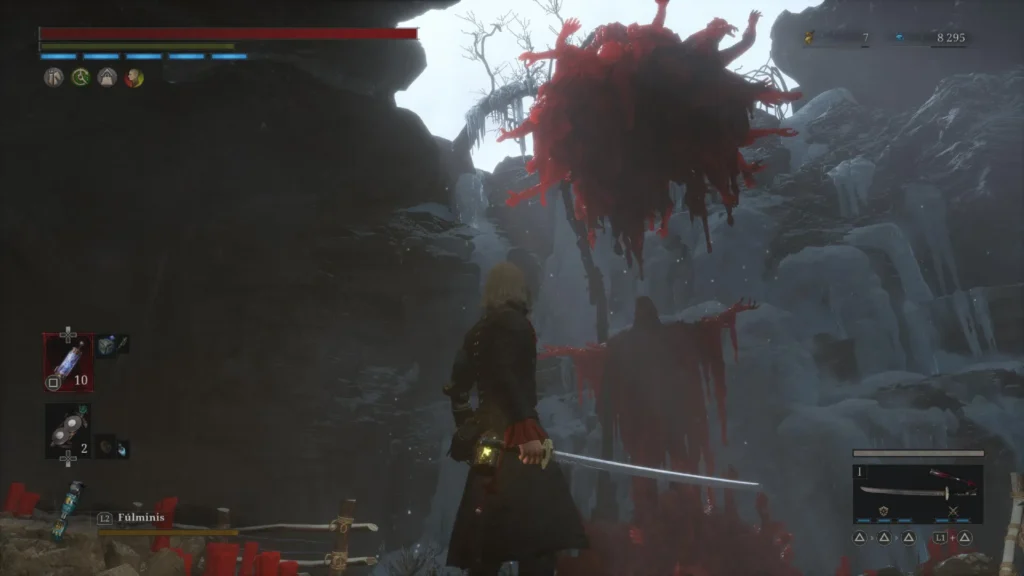This screenshot has height=576, width=1024.
Task: Pick the small blue flask in lower belt queue
Action: [x=121, y=449]
